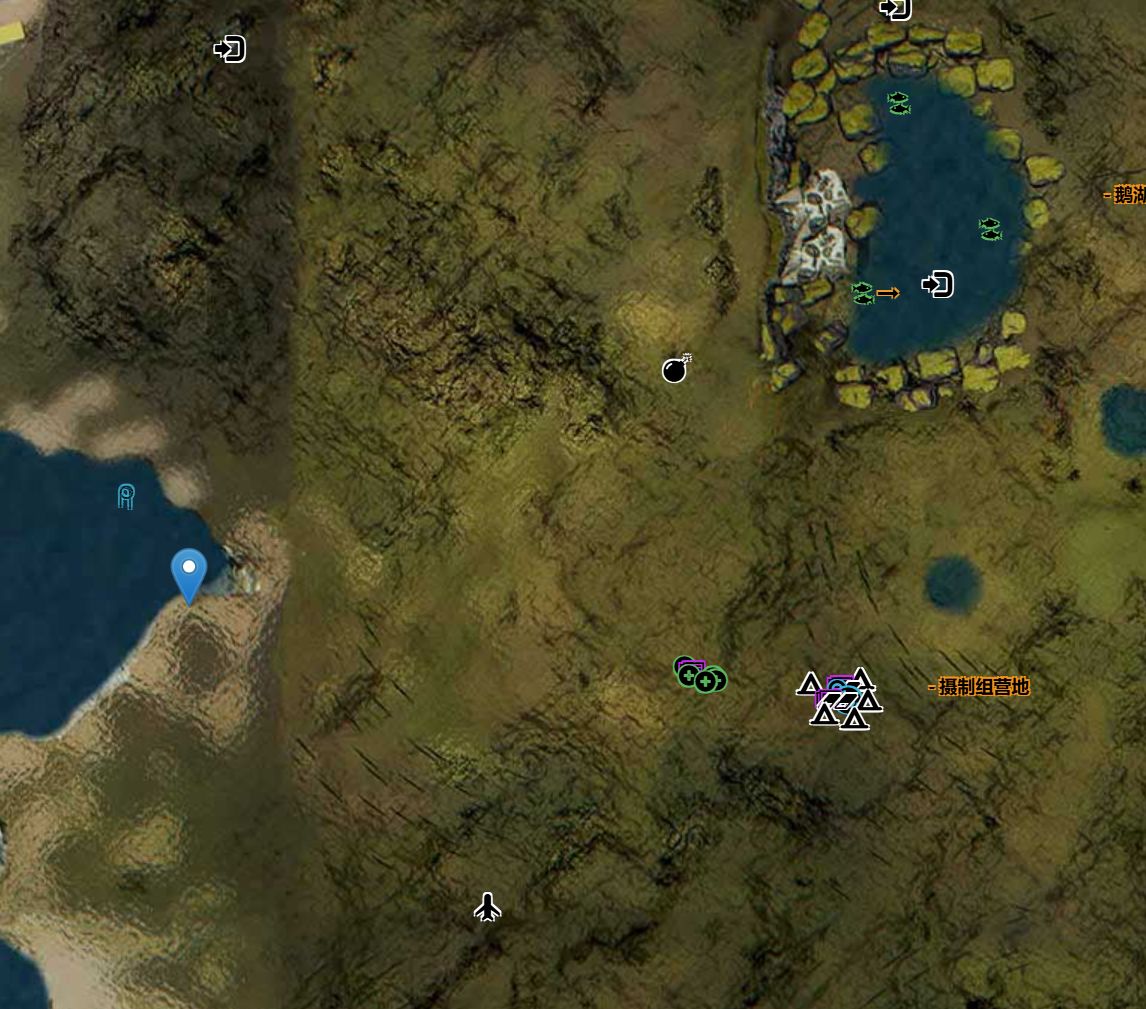Click the green plus marker cluster
The width and height of the screenshot is (1146, 1009).
[701, 676]
